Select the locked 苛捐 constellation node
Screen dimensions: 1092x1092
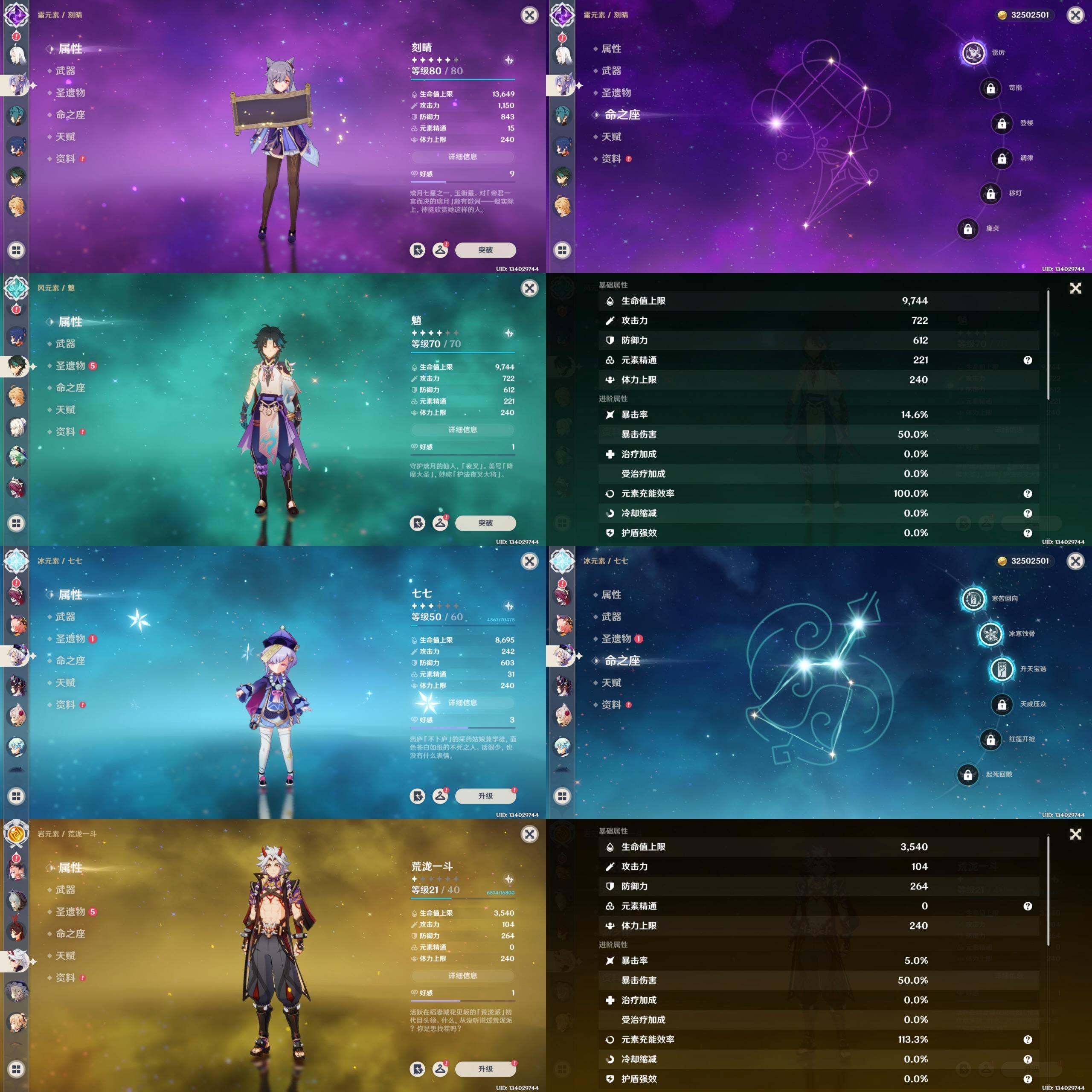point(990,88)
